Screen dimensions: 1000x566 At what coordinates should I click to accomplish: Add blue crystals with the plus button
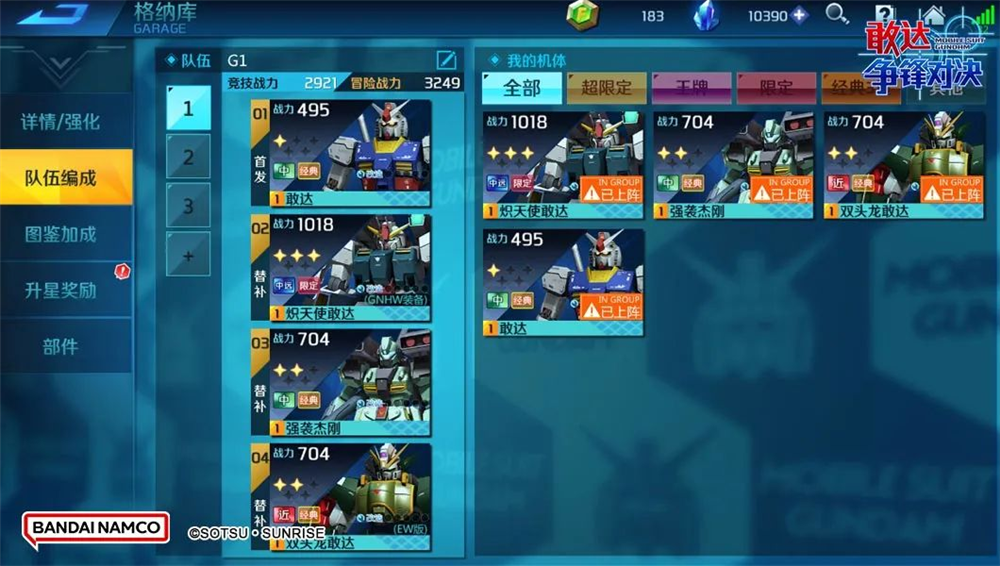(799, 15)
